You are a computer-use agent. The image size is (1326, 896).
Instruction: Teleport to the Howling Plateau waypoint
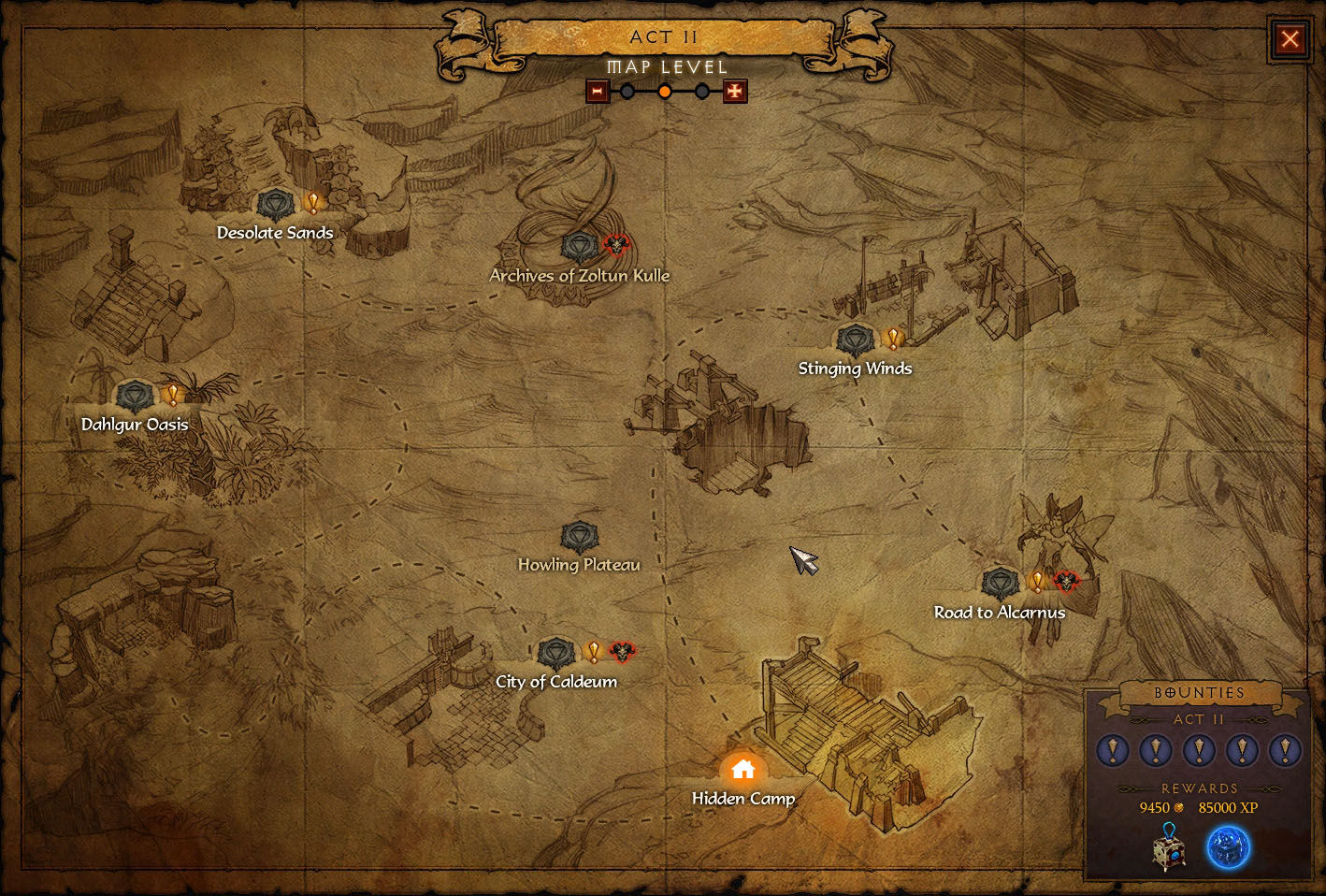click(579, 537)
